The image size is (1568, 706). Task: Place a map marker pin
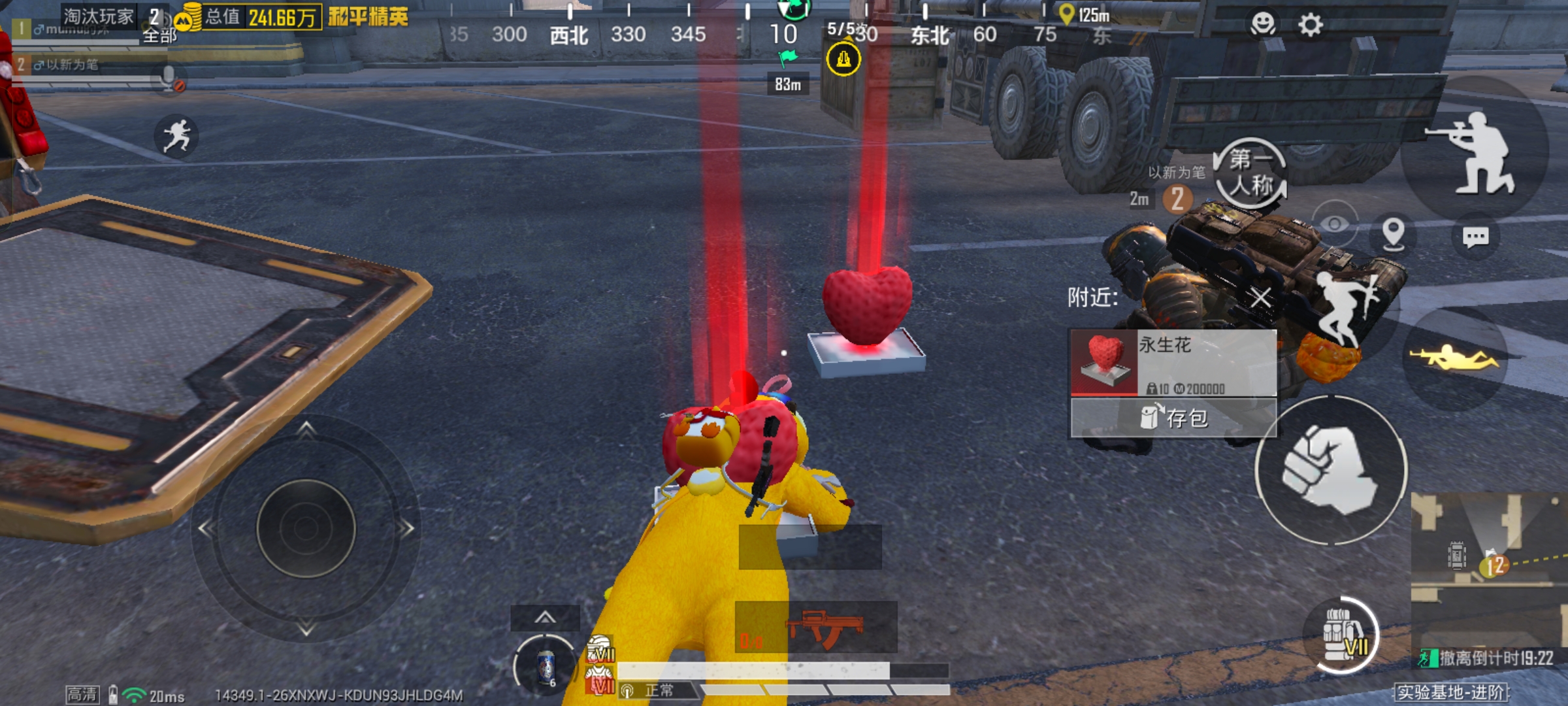[x=1393, y=233]
